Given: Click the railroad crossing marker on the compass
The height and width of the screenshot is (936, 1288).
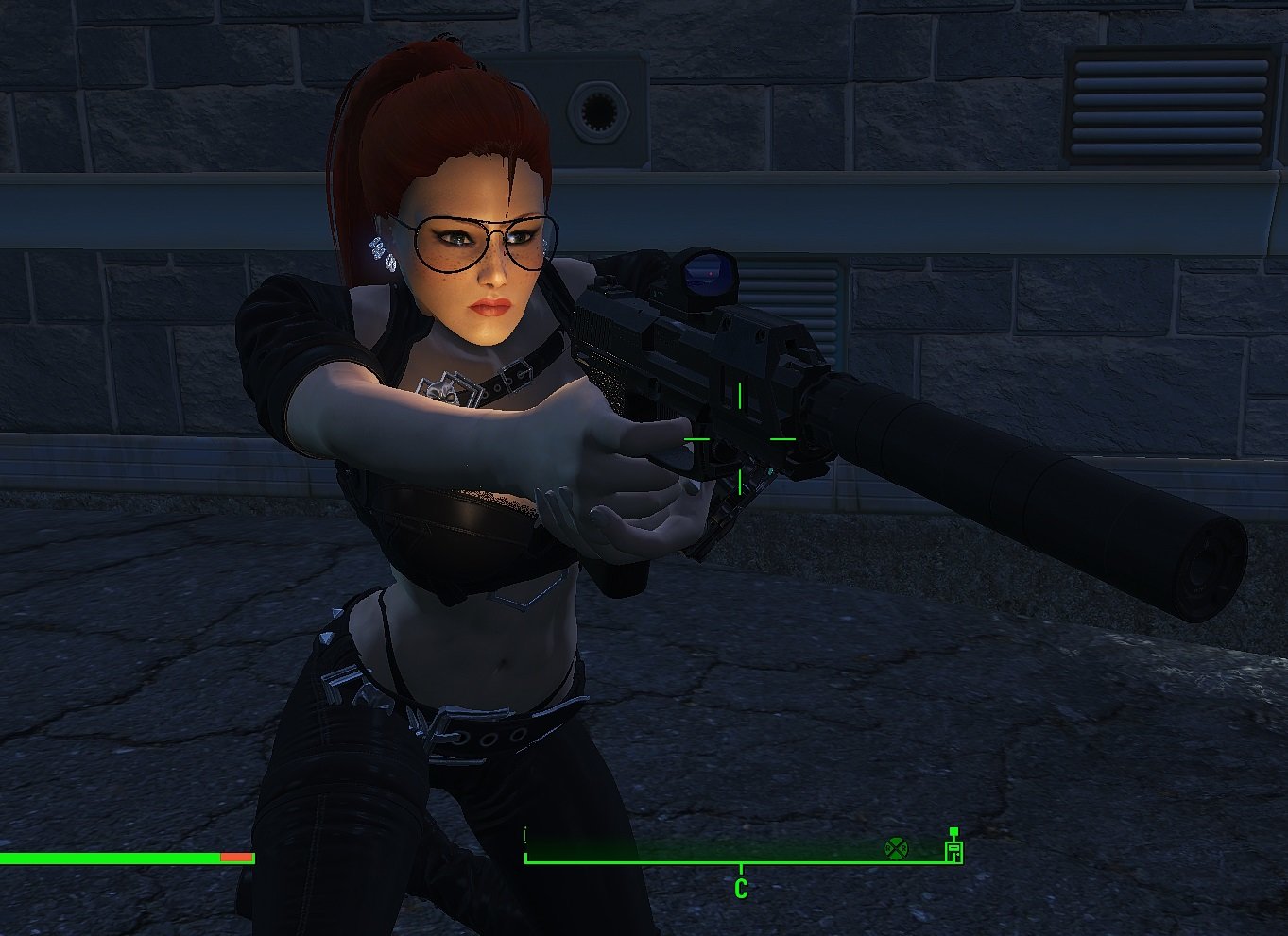Looking at the screenshot, I should click(x=895, y=848).
